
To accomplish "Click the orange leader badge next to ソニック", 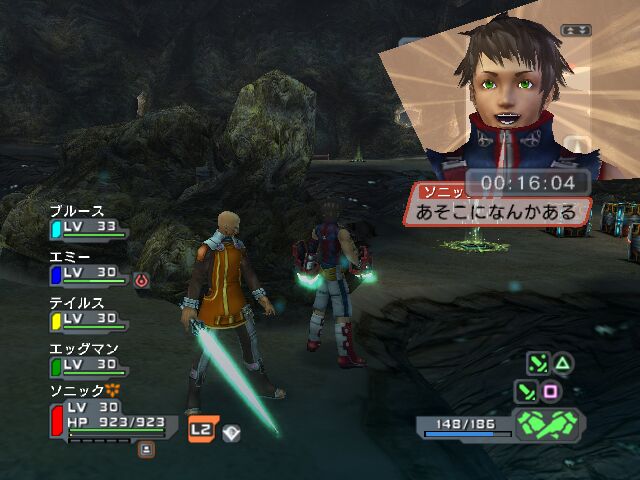I will (114, 390).
